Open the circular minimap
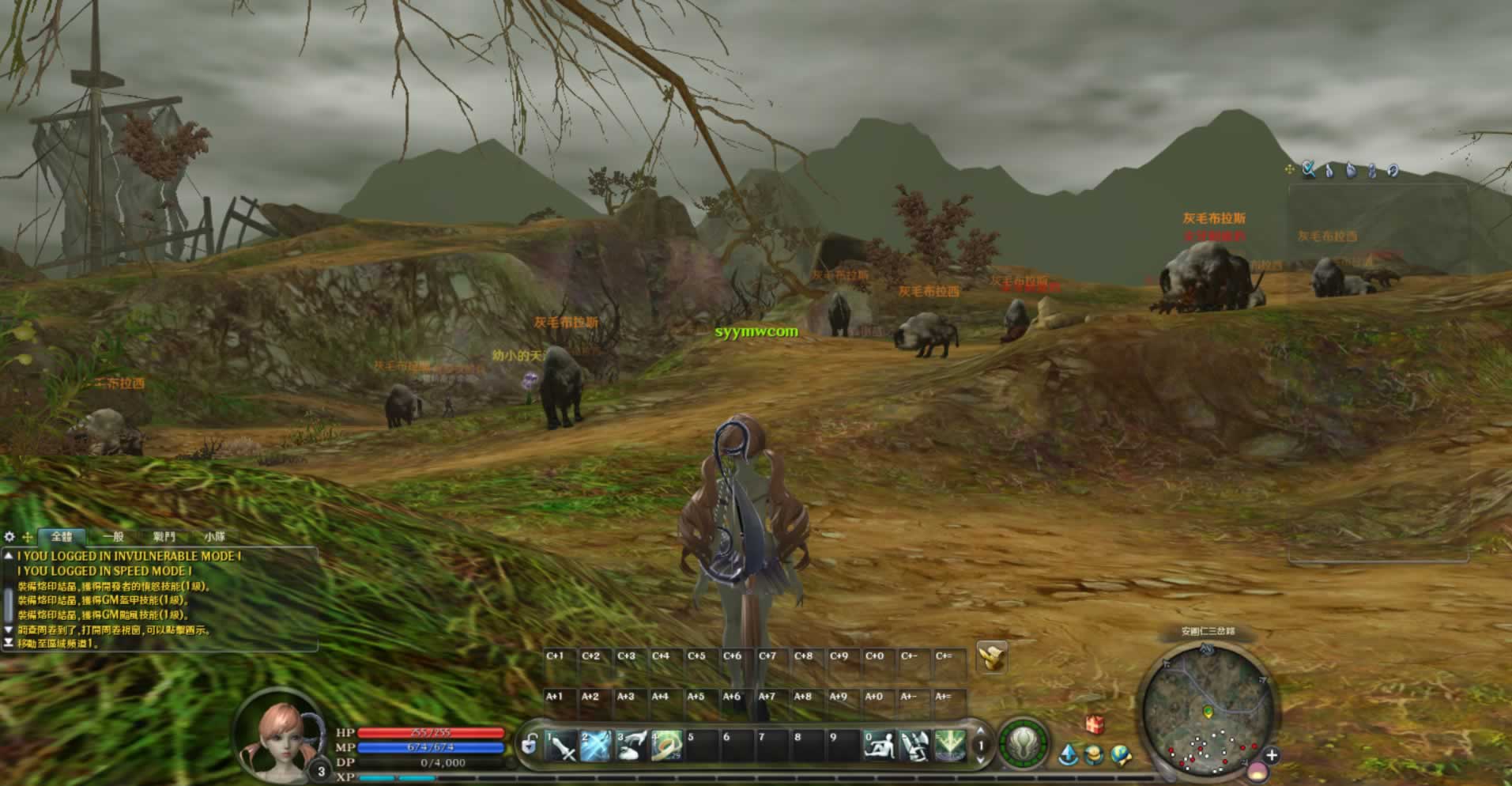Image resolution: width=1512 pixels, height=786 pixels. (x=1207, y=709)
